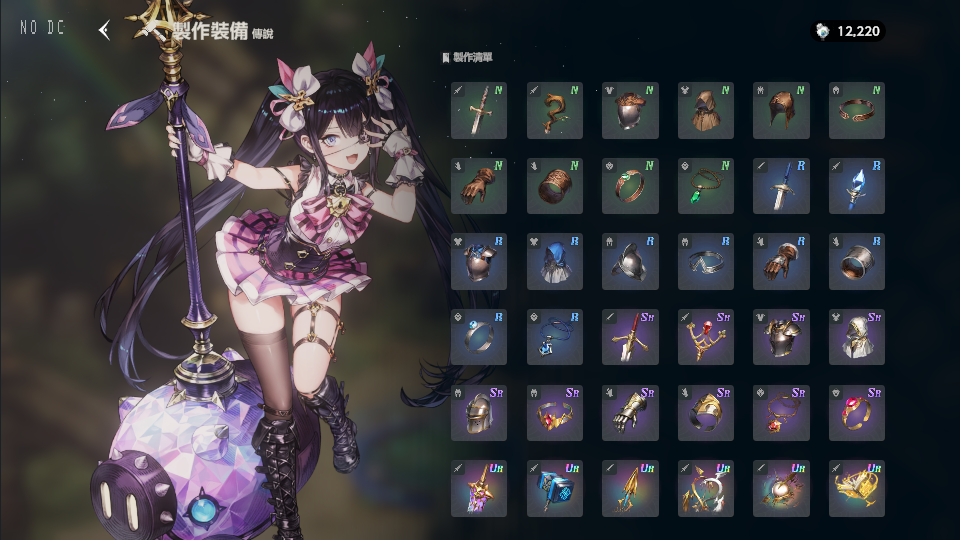The image size is (960, 540).
Task: Select the SR-rank steel gauntlet
Action: pos(630,413)
